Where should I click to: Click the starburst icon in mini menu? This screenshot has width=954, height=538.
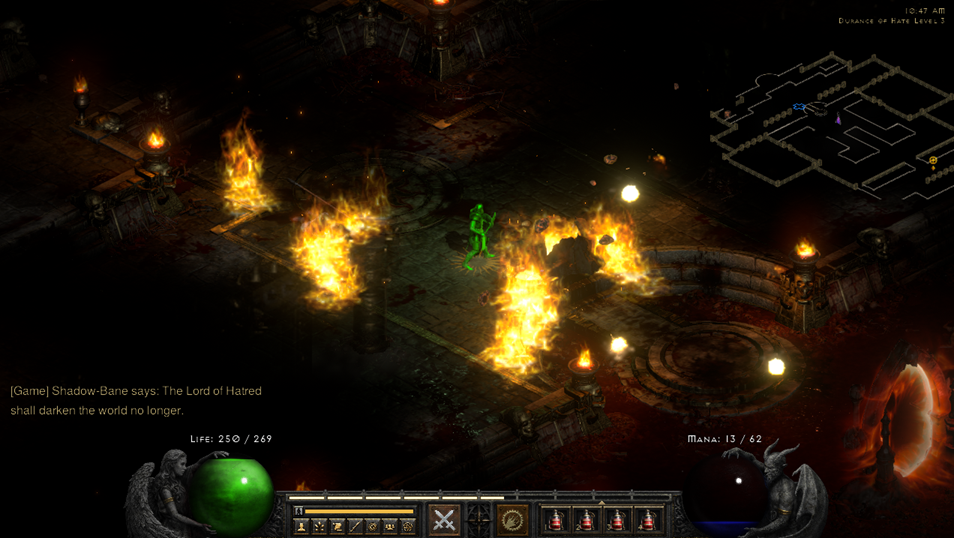pyautogui.click(x=319, y=526)
